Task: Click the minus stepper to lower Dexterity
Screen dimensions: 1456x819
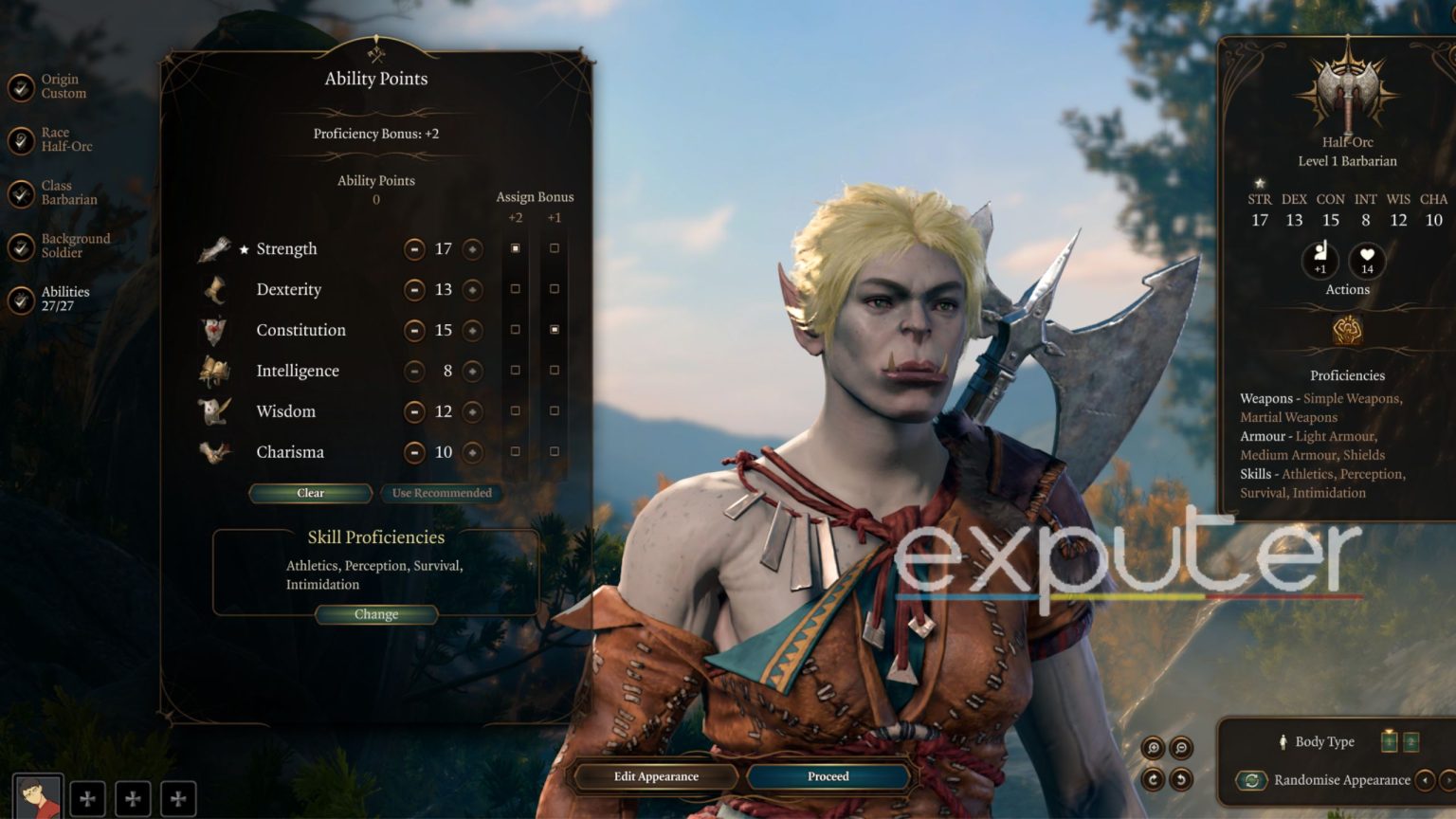Action: pyautogui.click(x=414, y=289)
